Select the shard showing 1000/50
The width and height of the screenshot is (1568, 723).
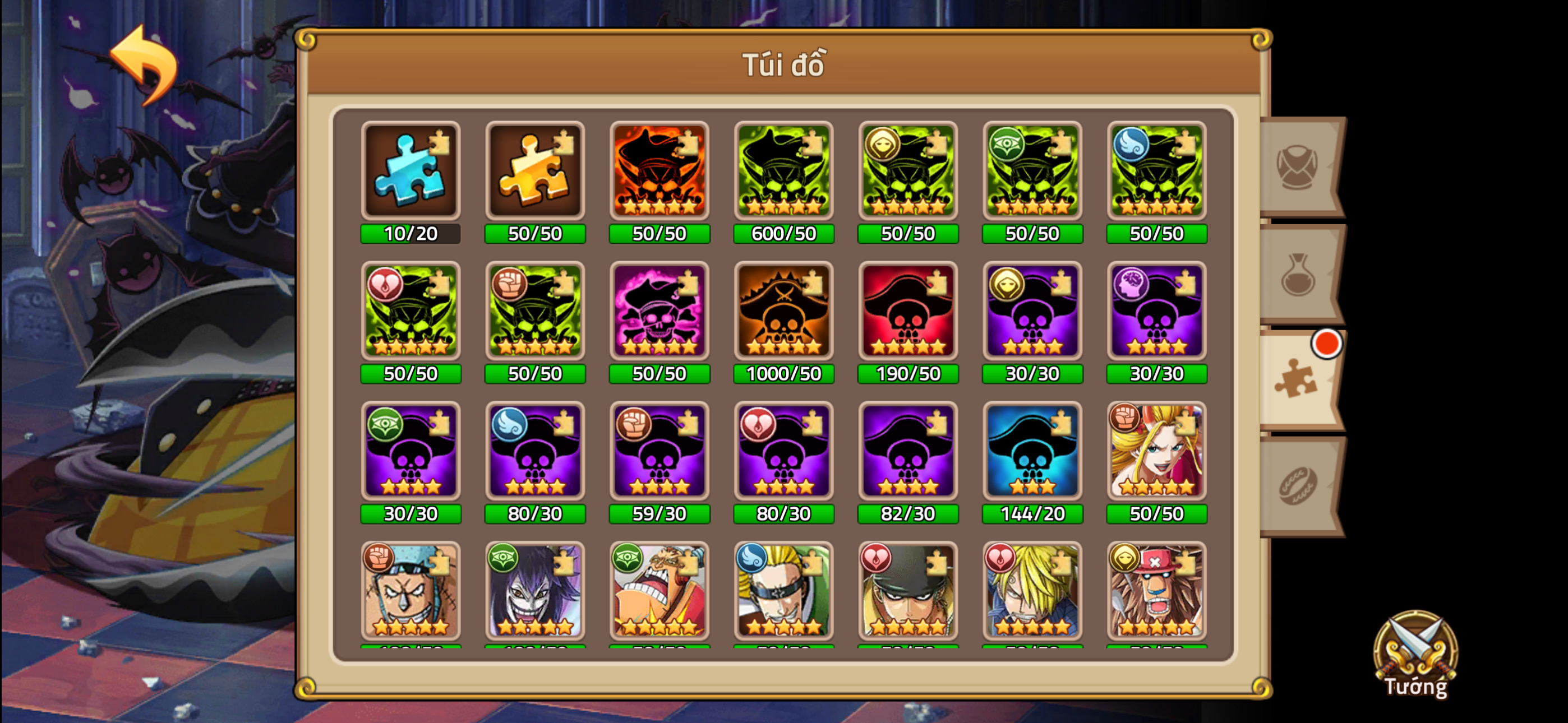point(784,312)
